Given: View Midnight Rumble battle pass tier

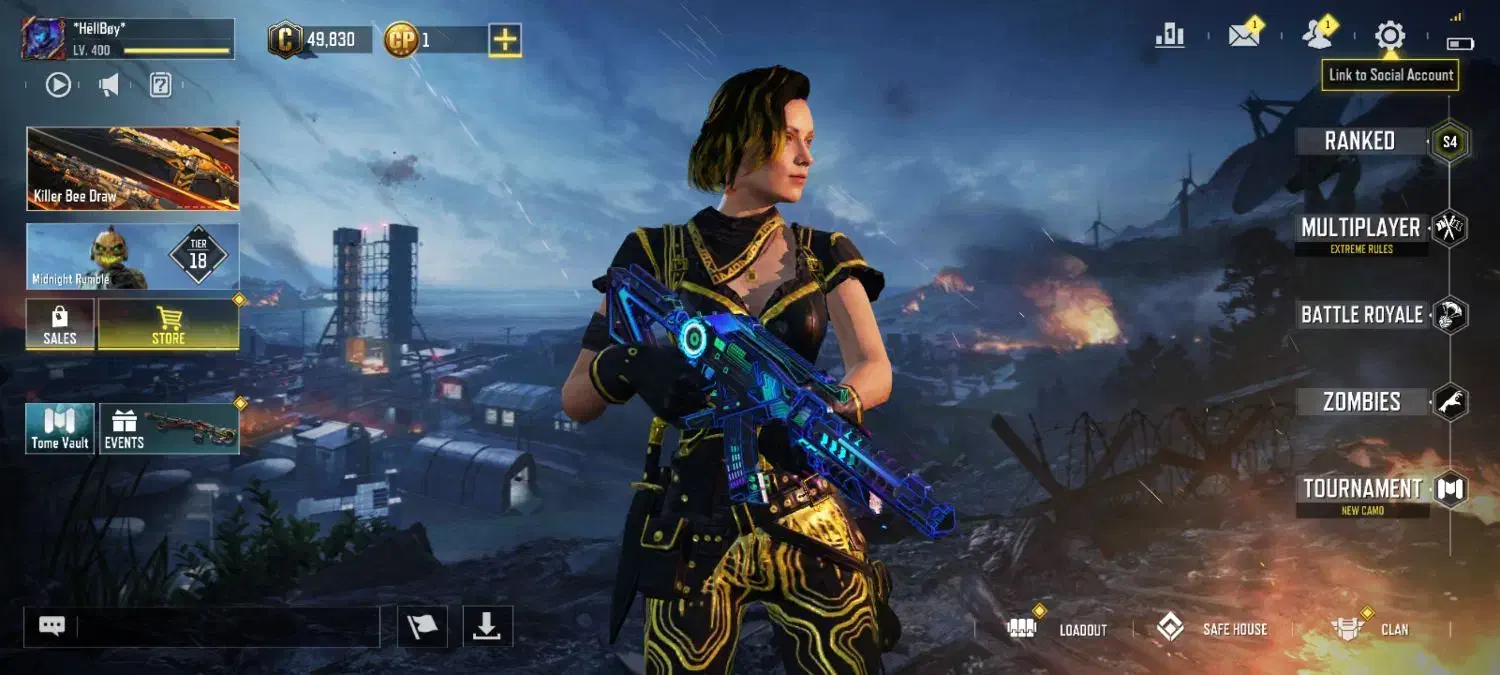Looking at the screenshot, I should click(x=133, y=256).
